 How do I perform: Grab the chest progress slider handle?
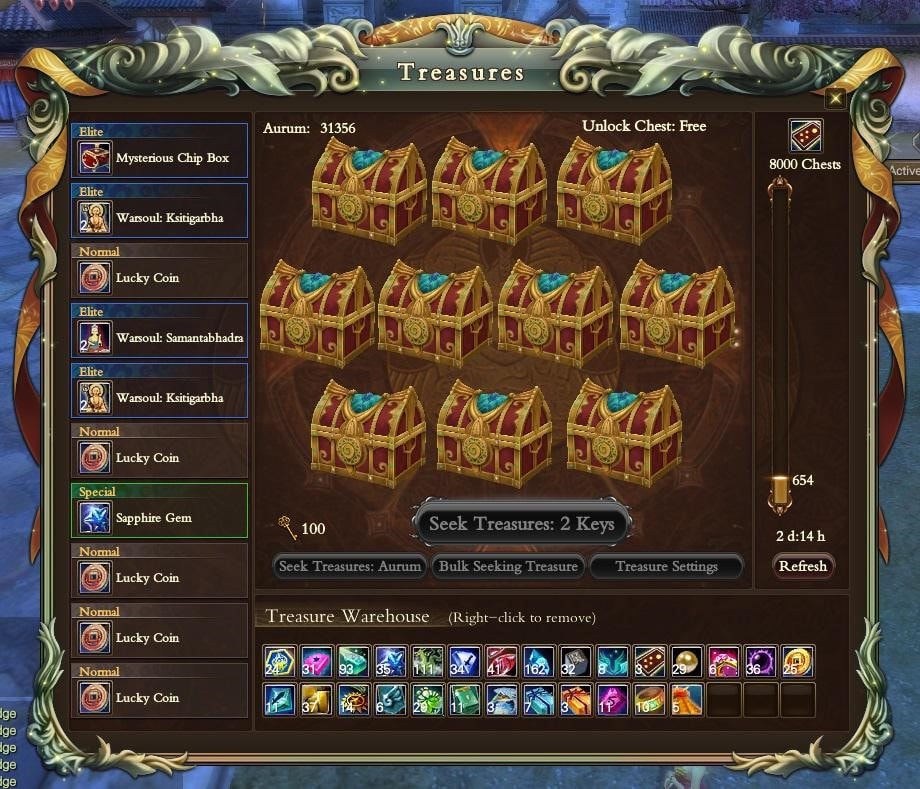(780, 492)
